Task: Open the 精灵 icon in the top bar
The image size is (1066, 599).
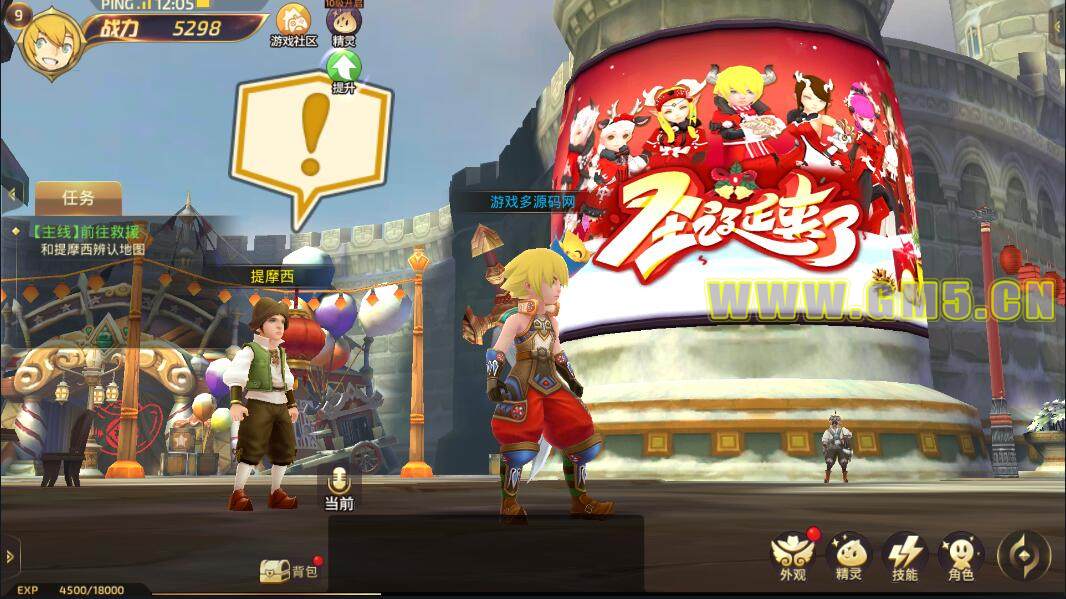Action: [x=343, y=24]
